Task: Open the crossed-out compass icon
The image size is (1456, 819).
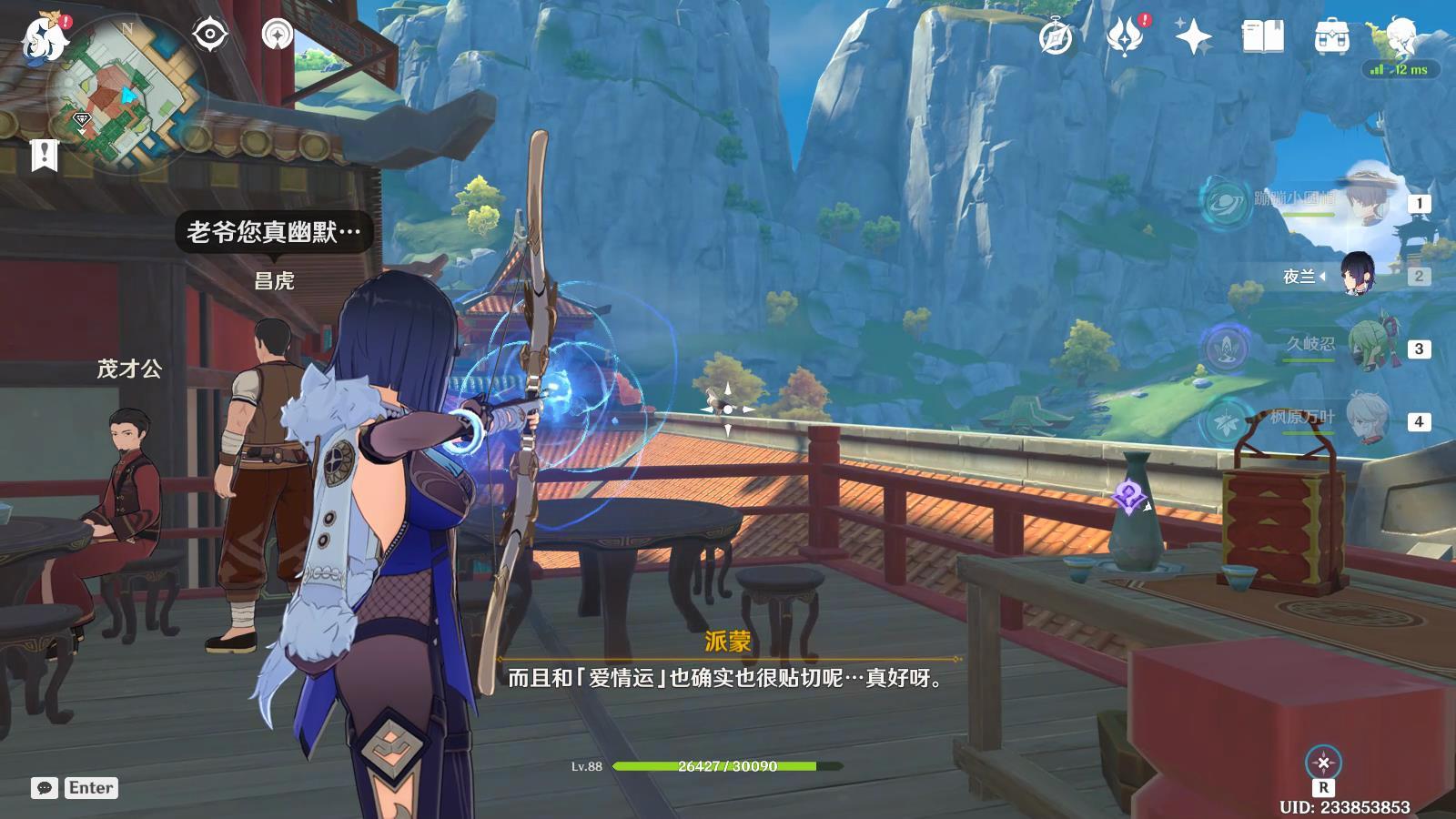Action: 1056,37
